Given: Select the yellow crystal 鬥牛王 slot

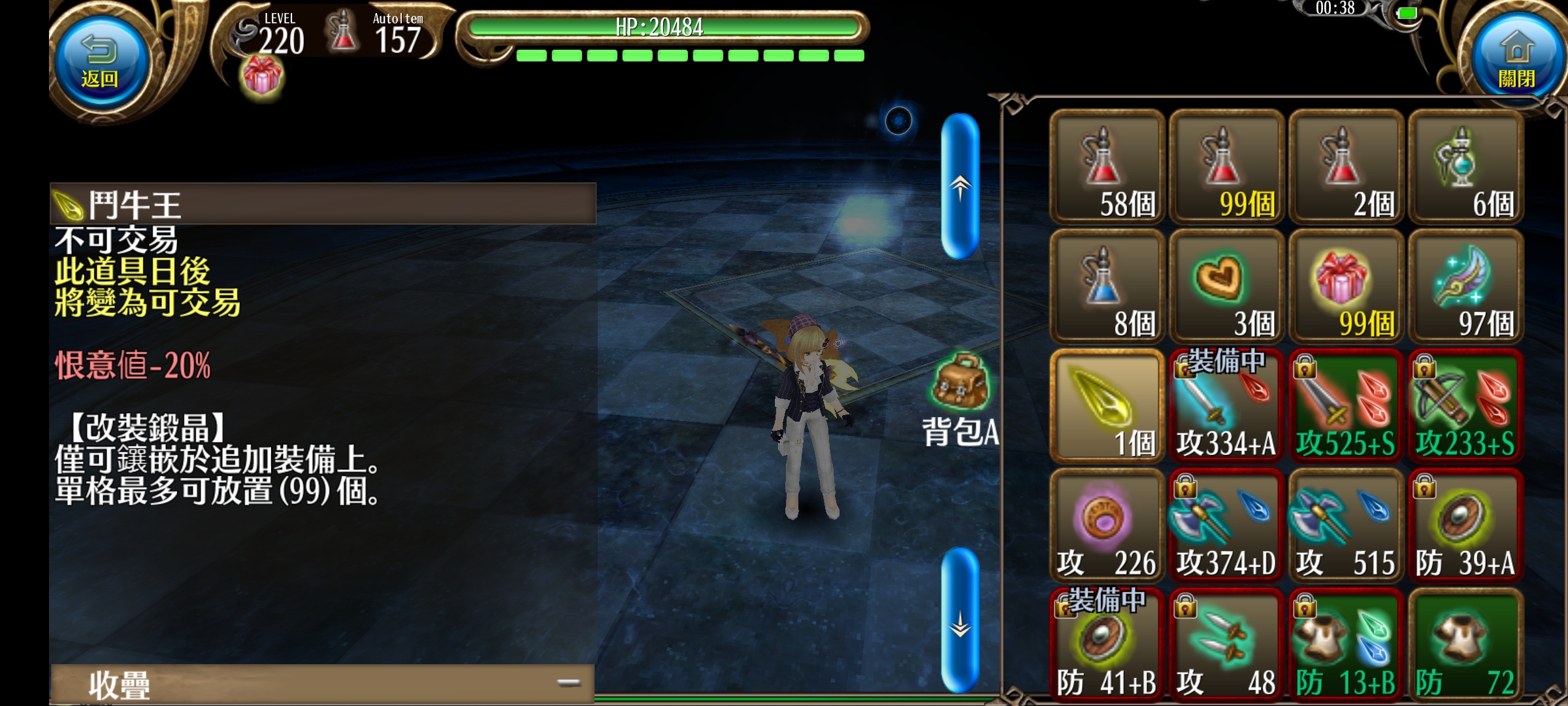Looking at the screenshot, I should pos(1107,405).
